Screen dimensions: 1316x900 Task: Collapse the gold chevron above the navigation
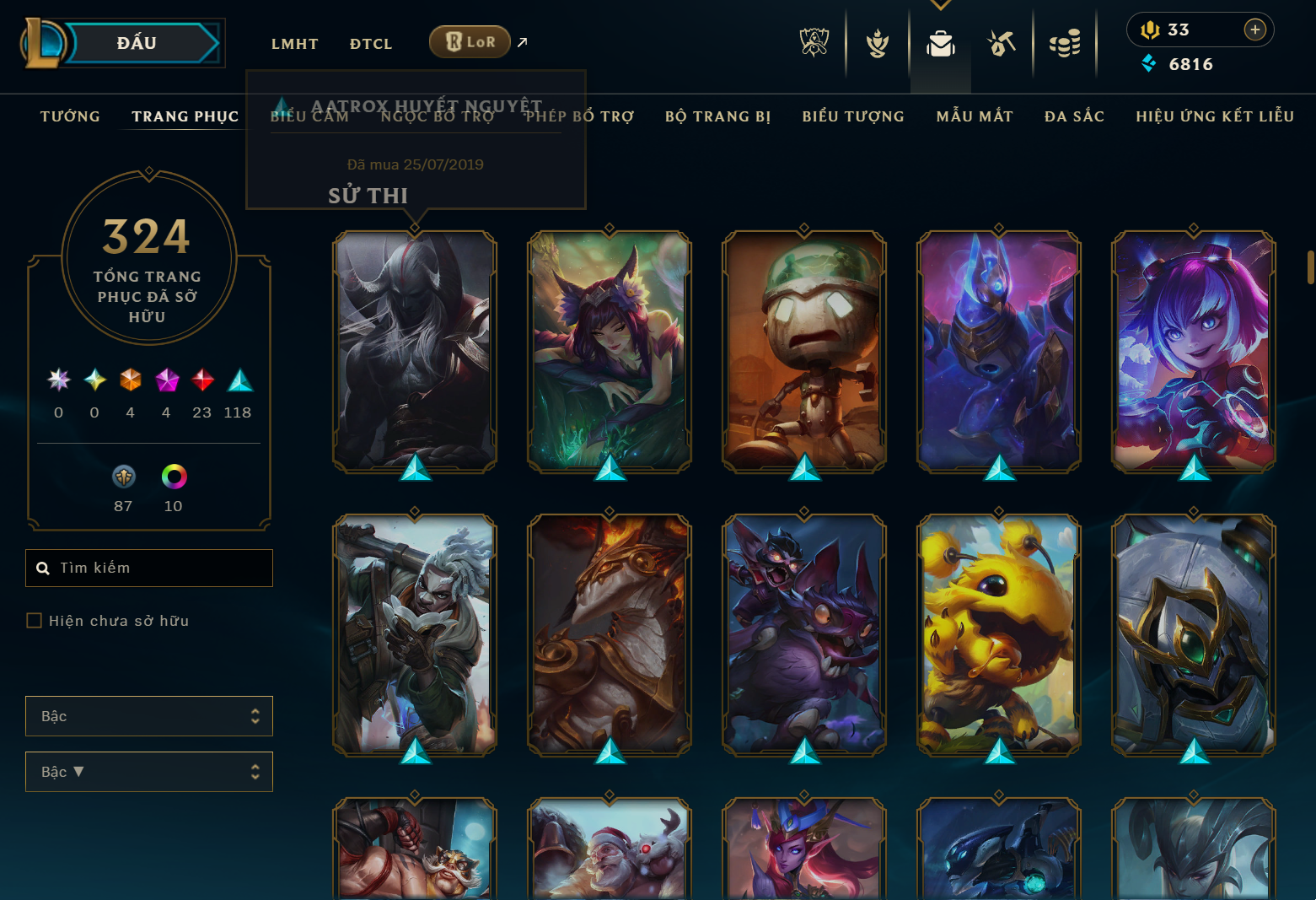point(940,4)
